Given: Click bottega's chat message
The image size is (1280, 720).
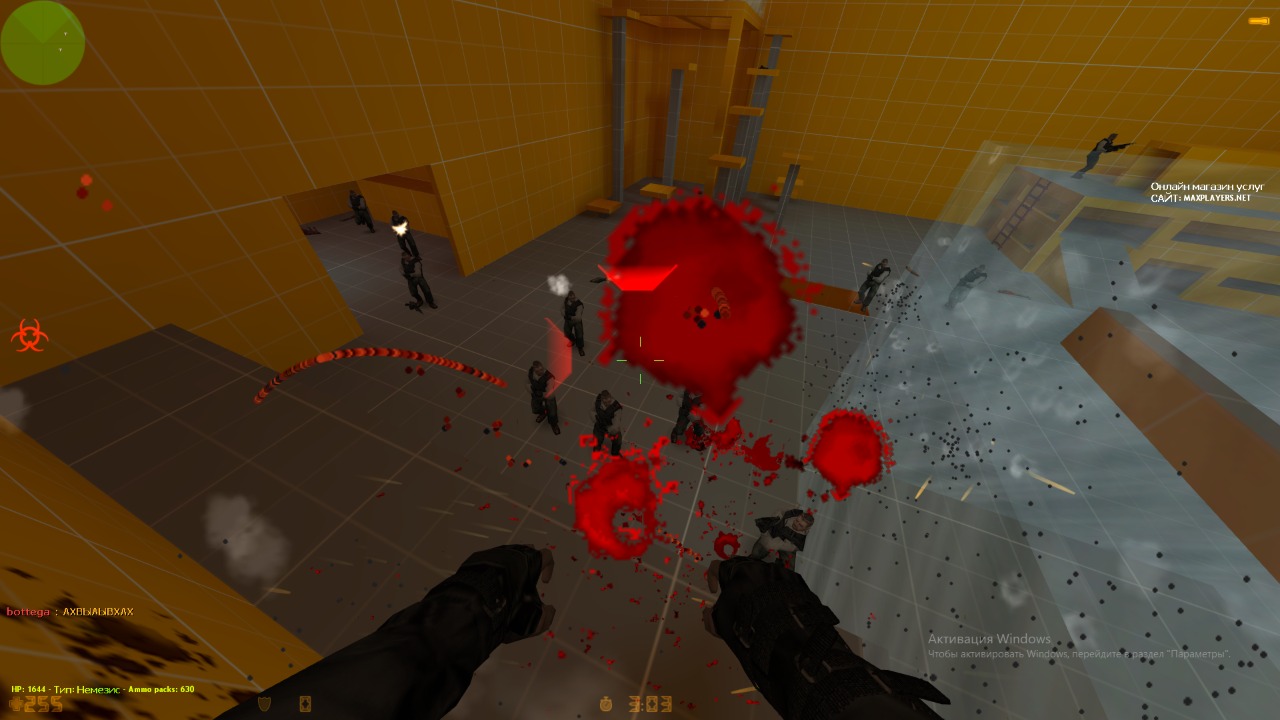Looking at the screenshot, I should click(70, 611).
